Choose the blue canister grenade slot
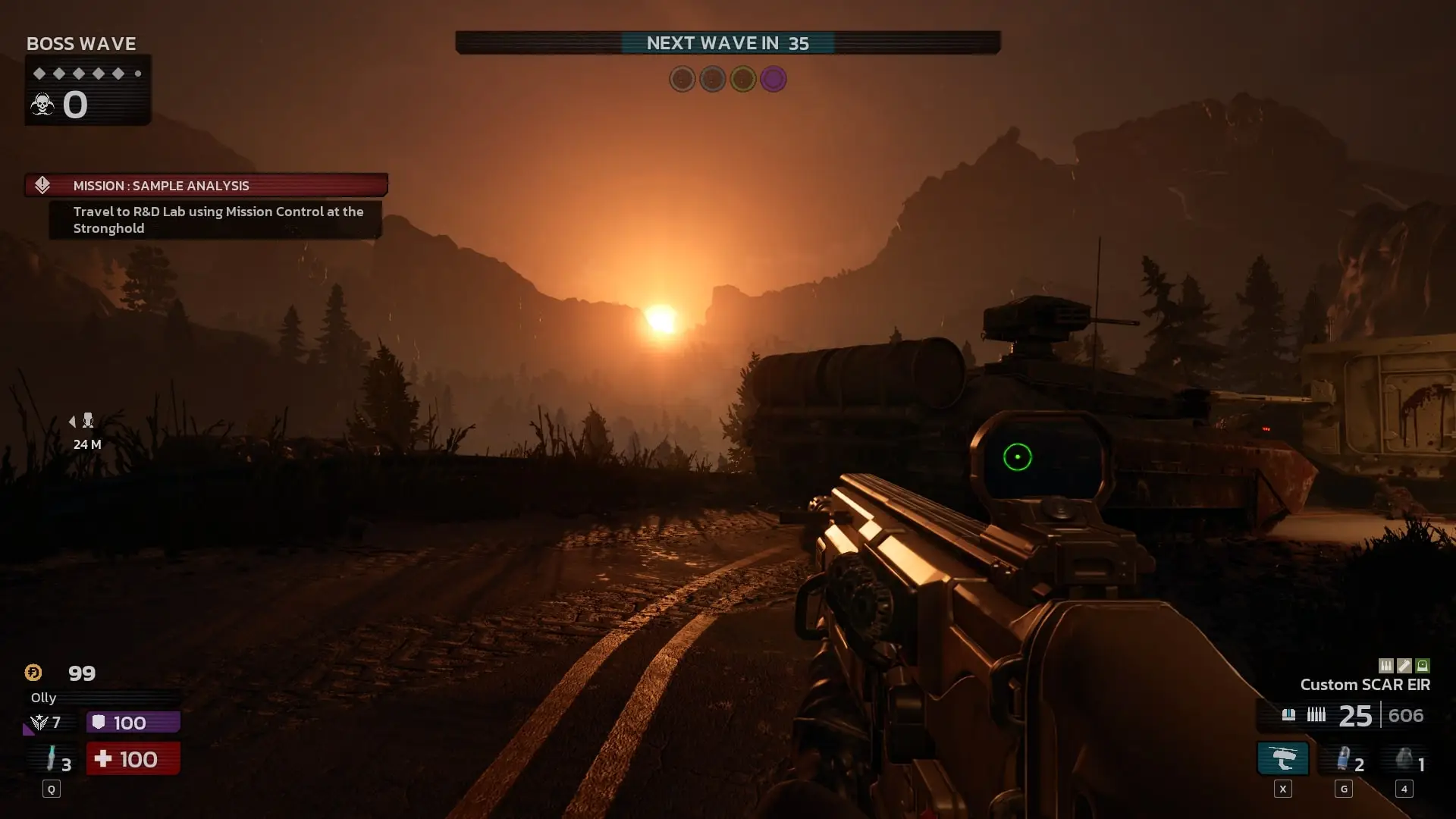This screenshot has height=819, width=1456. (1343, 759)
